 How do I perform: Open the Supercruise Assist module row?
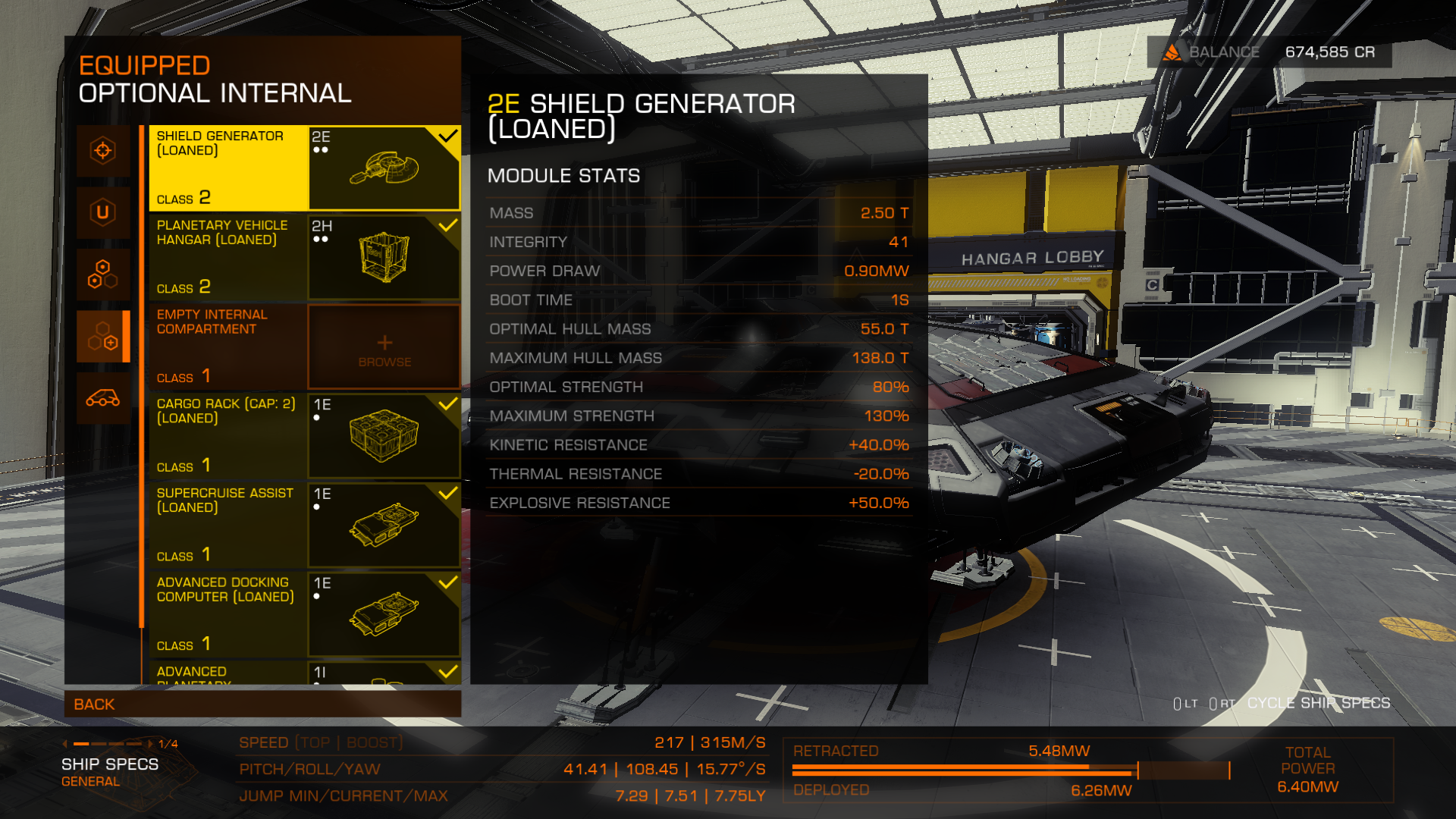(x=304, y=525)
